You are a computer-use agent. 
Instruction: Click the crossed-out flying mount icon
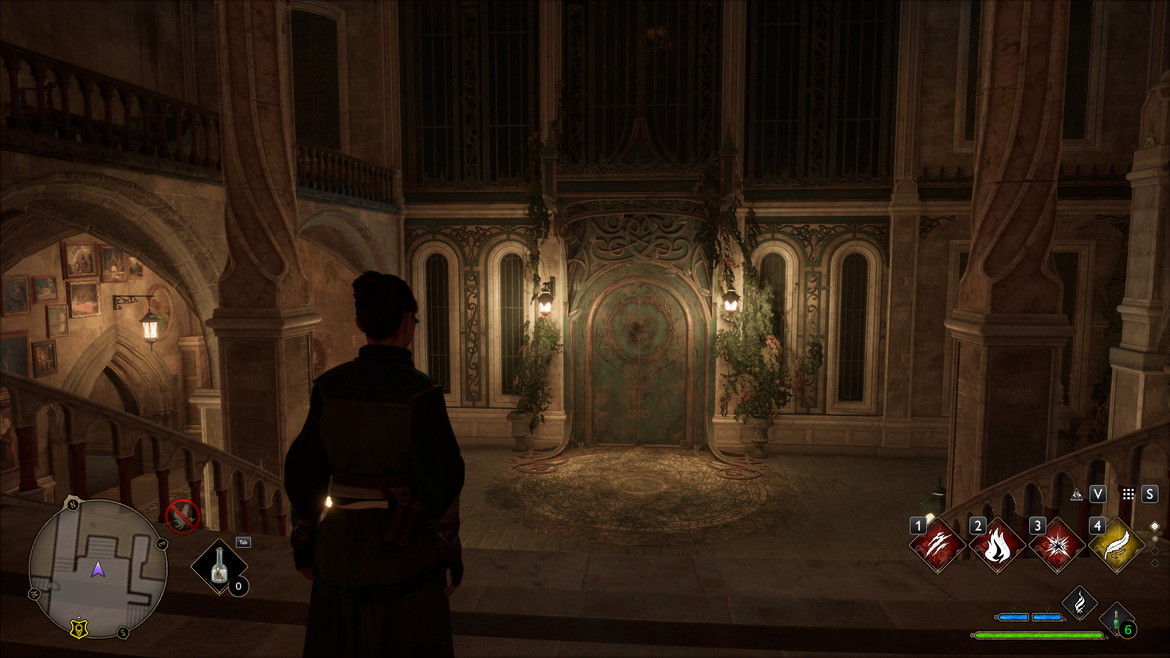pos(183,516)
